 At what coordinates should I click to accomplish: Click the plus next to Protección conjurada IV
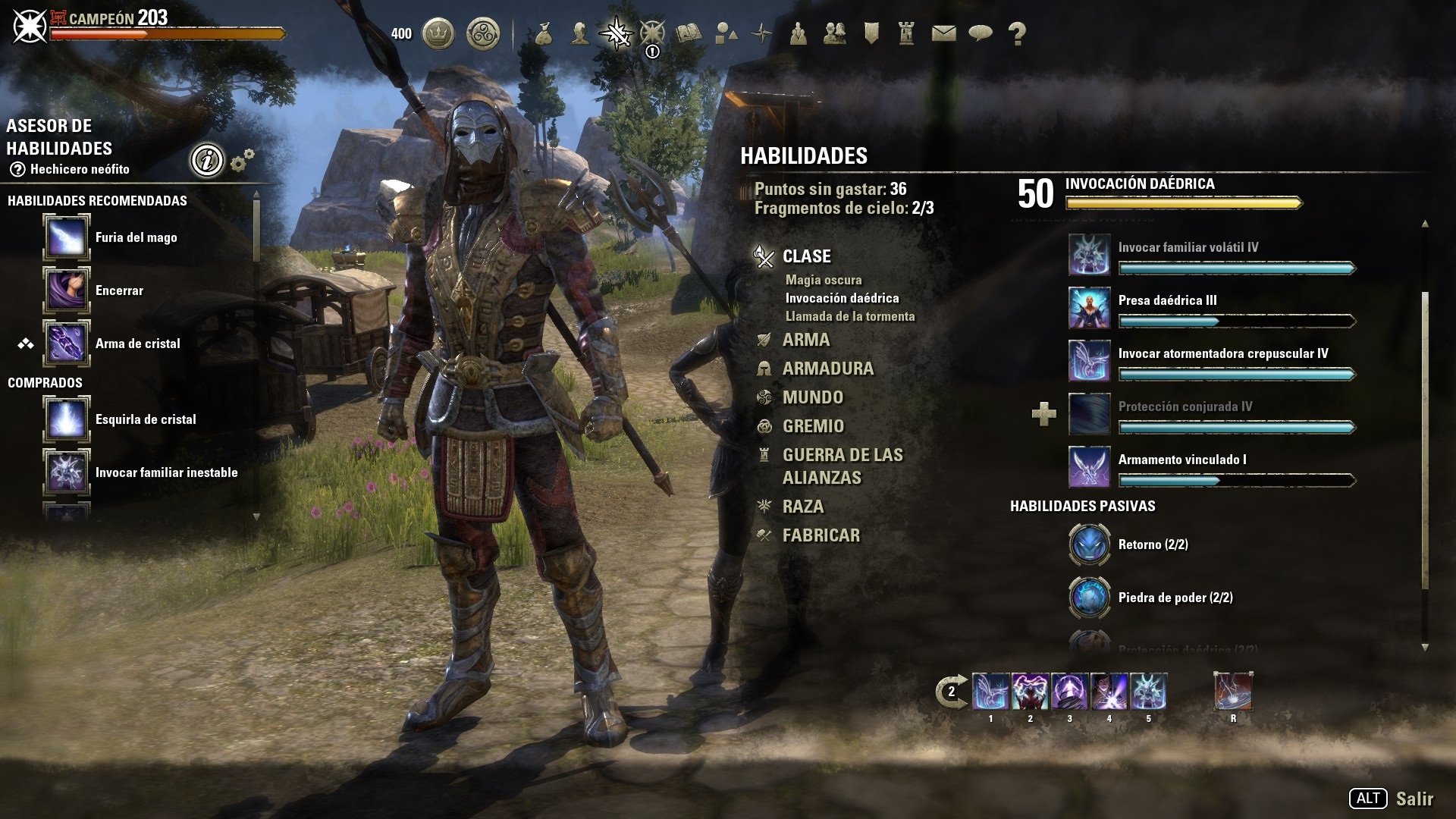(1043, 414)
